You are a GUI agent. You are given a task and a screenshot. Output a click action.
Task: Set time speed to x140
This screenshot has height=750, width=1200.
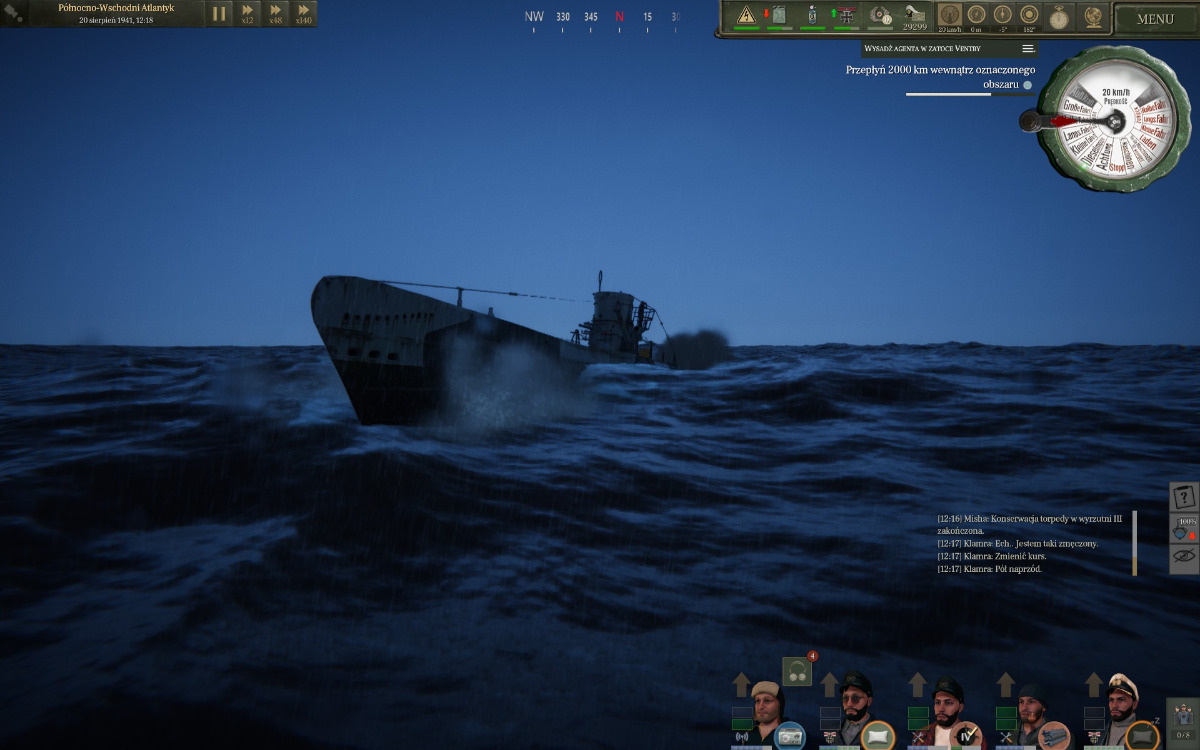[303, 13]
